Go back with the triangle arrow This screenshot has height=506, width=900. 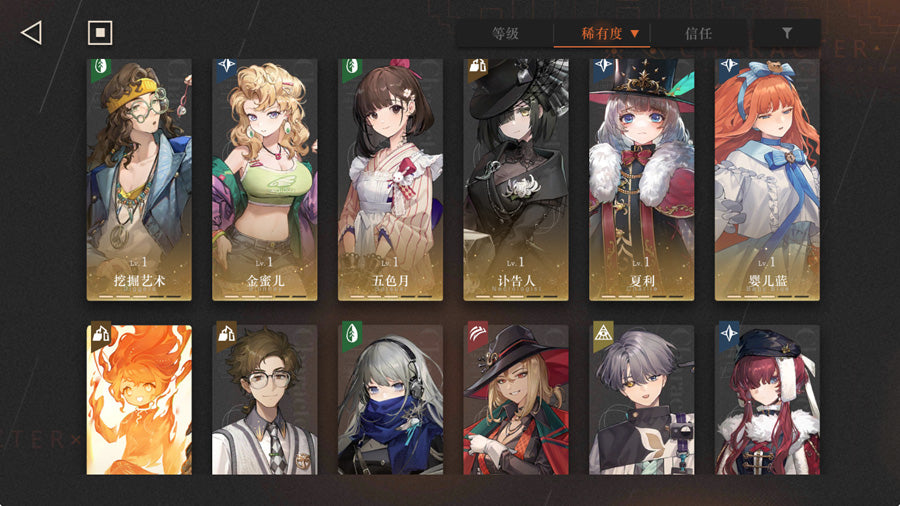coord(31,33)
